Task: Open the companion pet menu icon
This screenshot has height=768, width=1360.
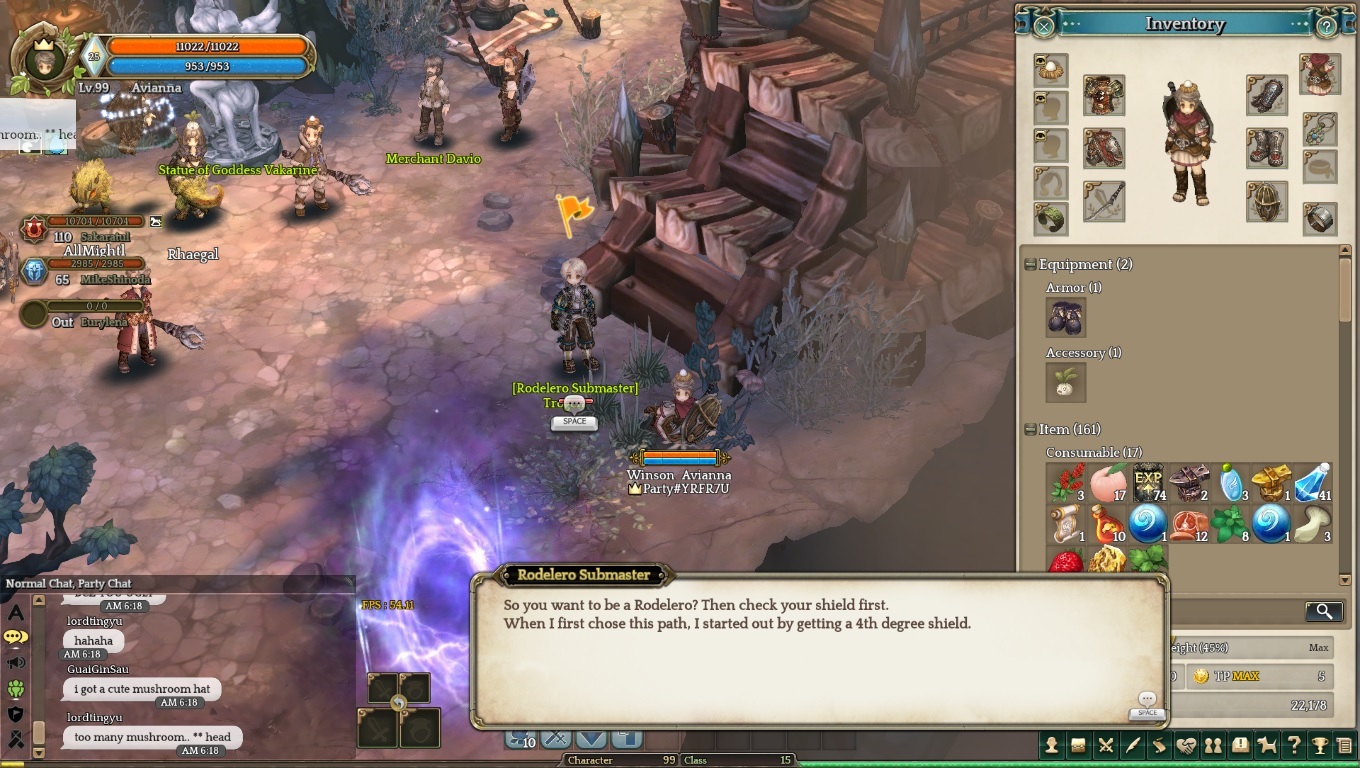Action: tap(1267, 745)
